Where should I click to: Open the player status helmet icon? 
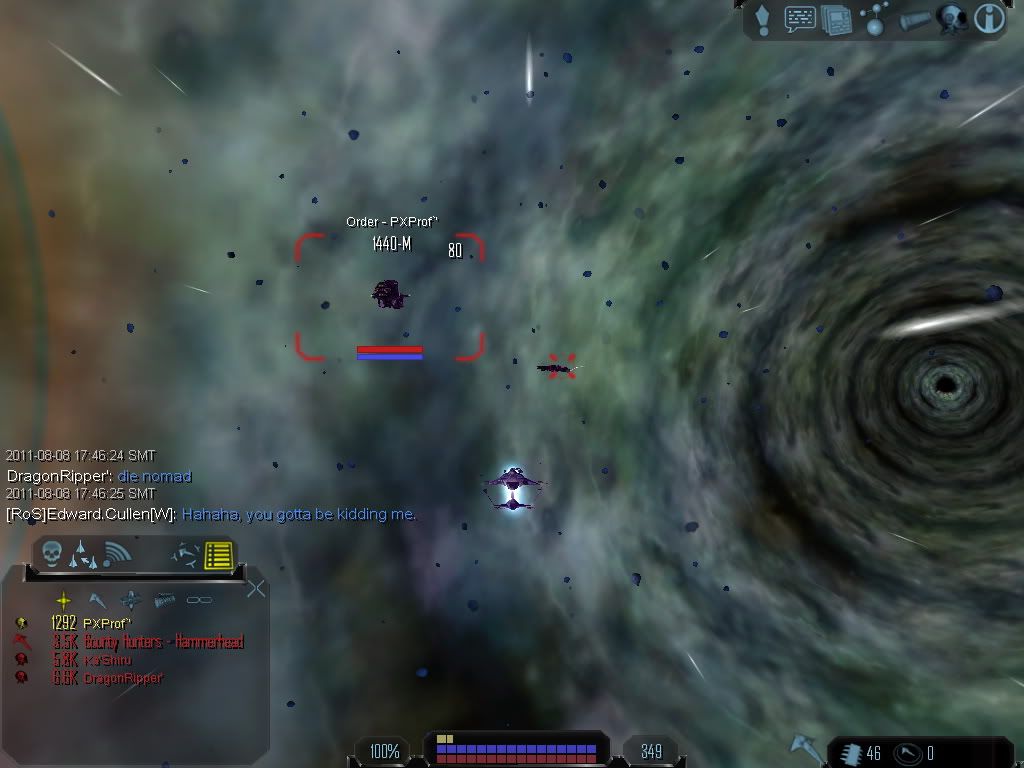pyautogui.click(x=949, y=20)
